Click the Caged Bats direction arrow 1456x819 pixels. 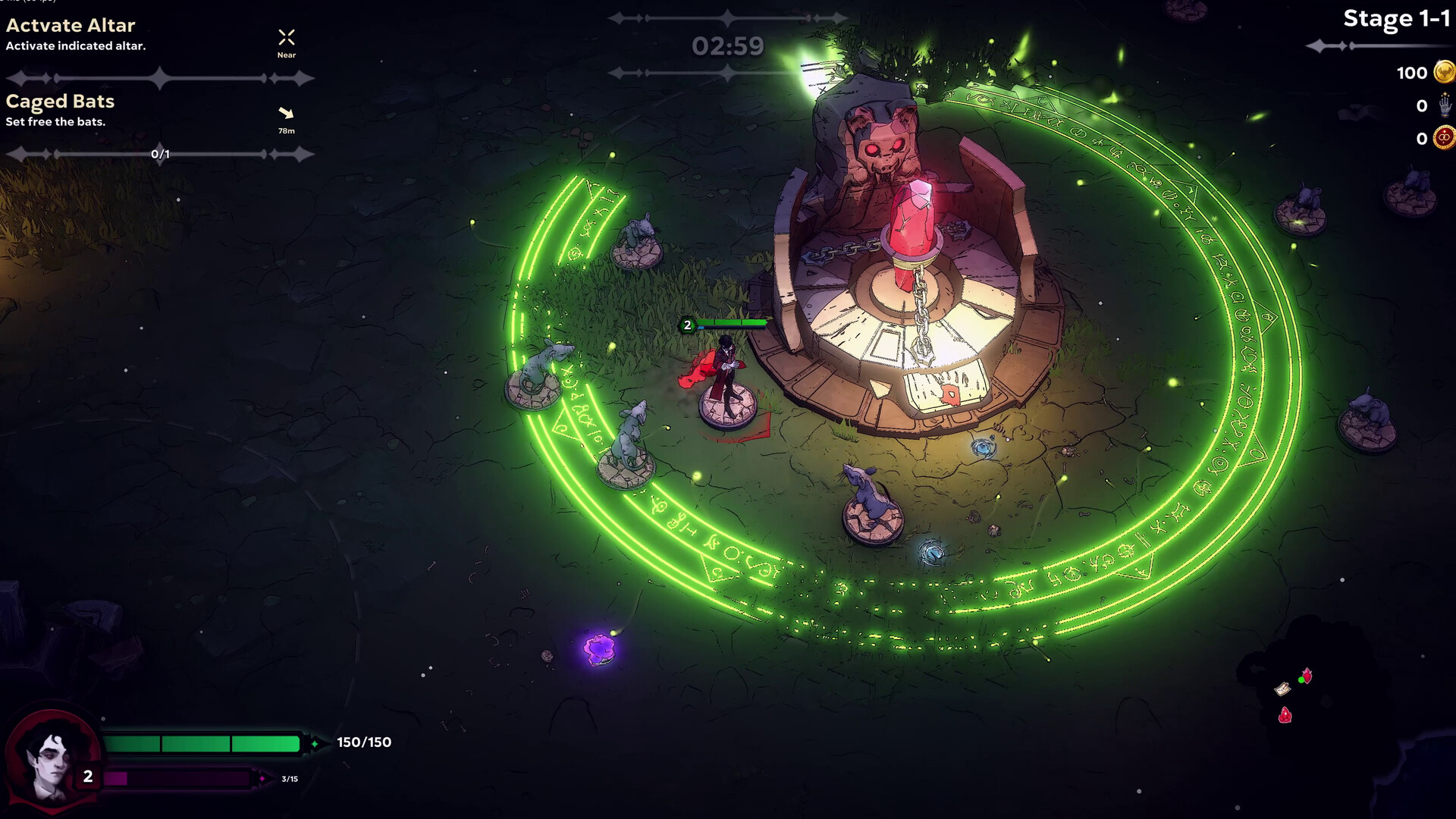(x=286, y=113)
